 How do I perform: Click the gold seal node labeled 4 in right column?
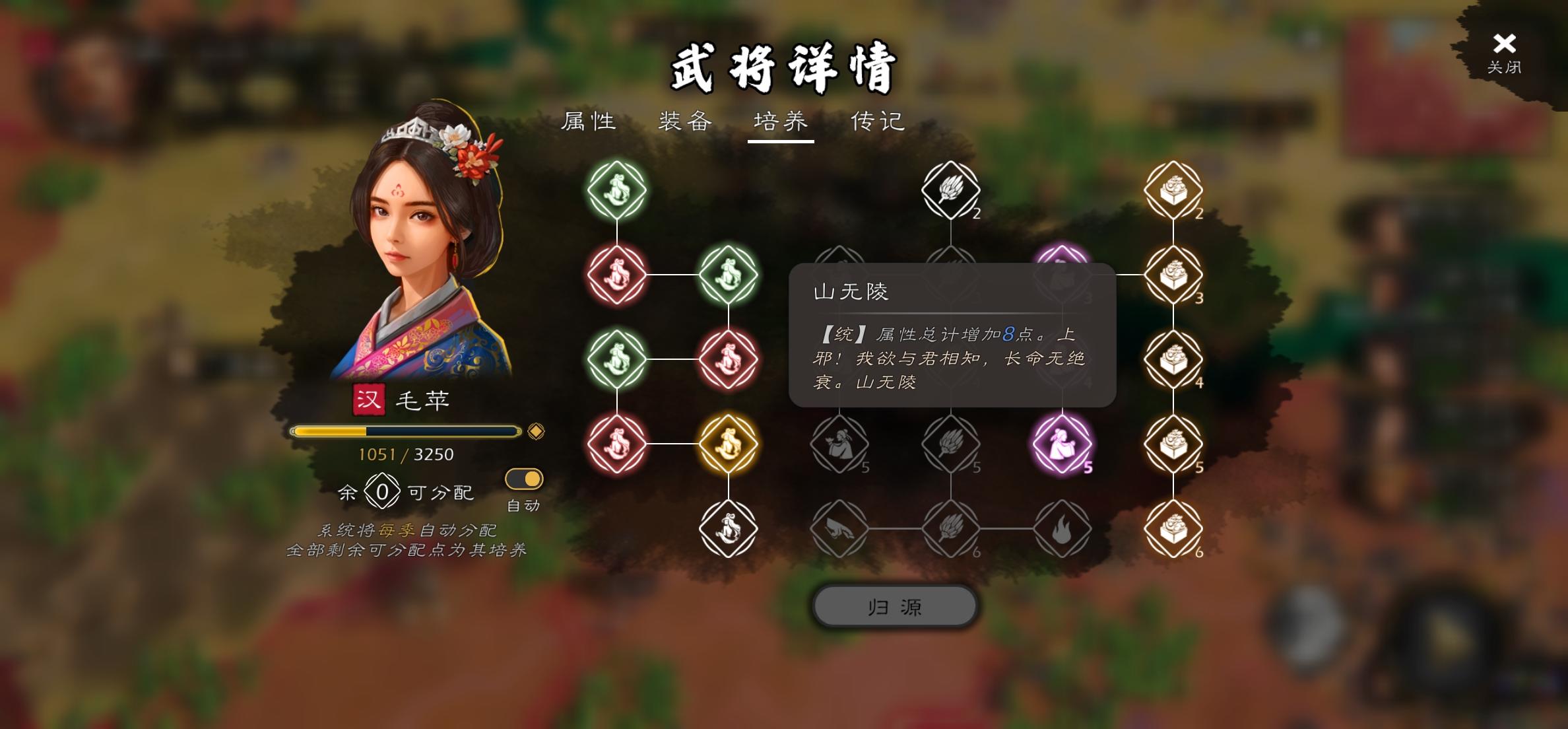coord(1174,360)
